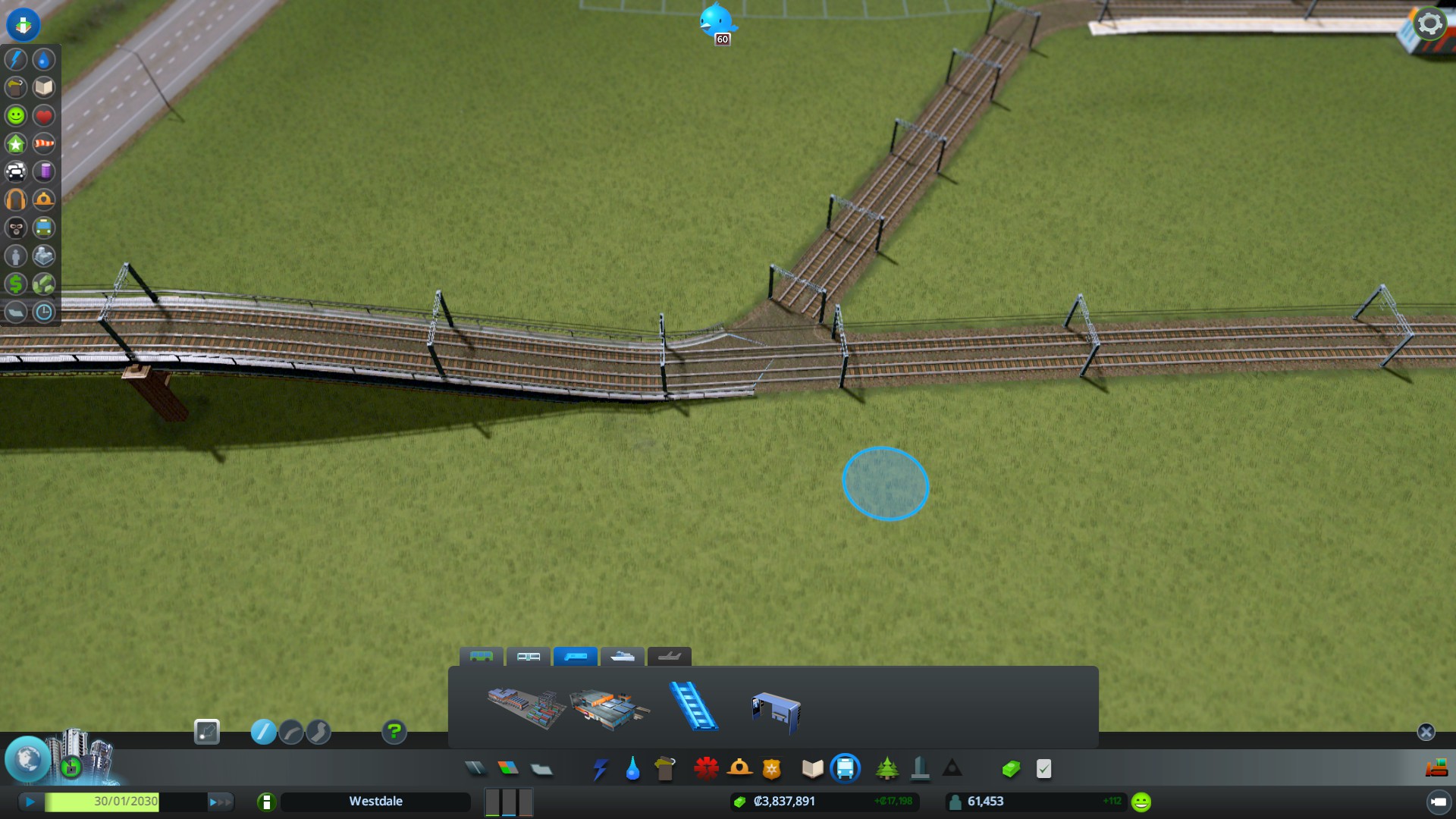Open the Fire Department services panel

[x=741, y=768]
